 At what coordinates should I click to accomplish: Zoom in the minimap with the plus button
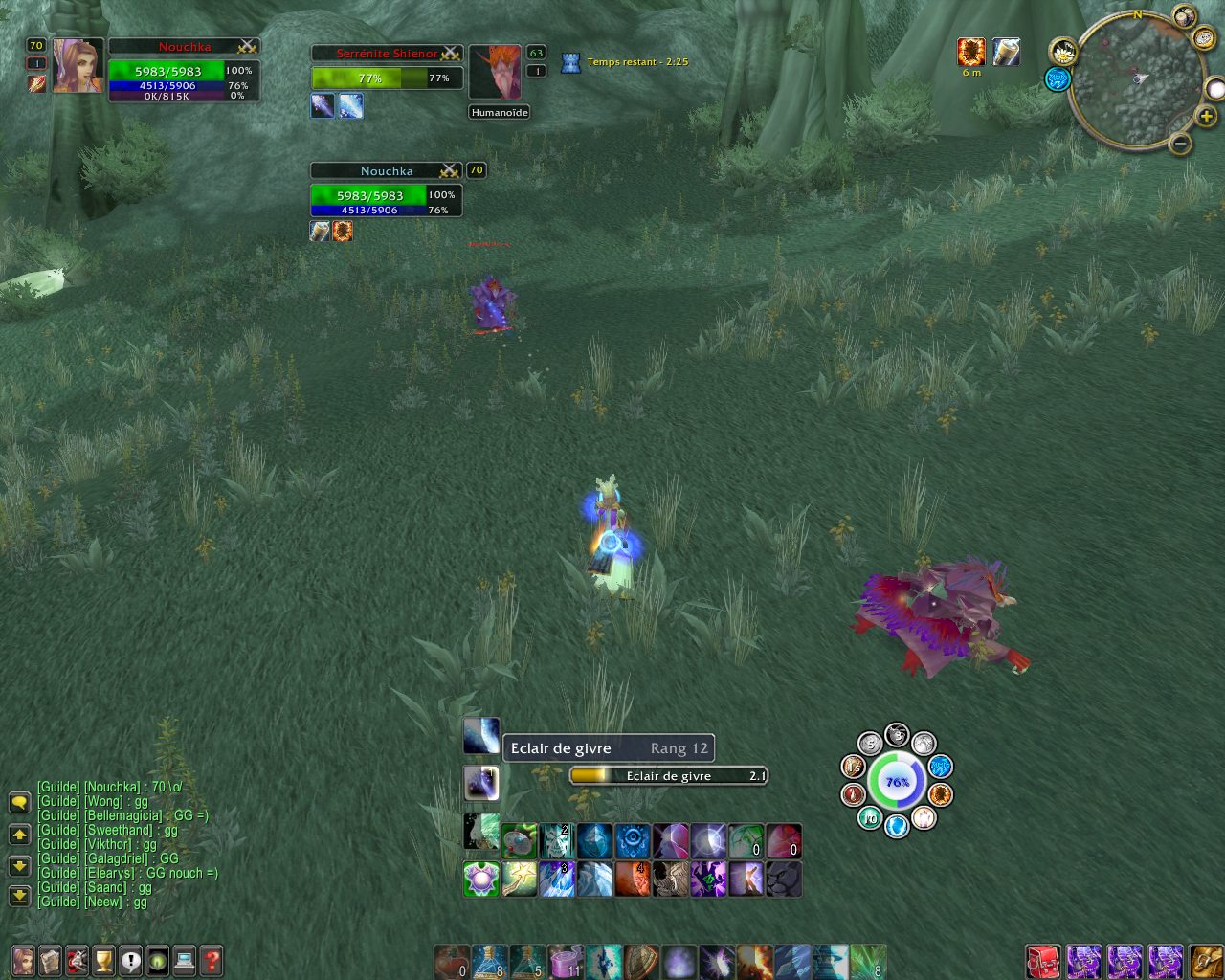tap(1206, 117)
